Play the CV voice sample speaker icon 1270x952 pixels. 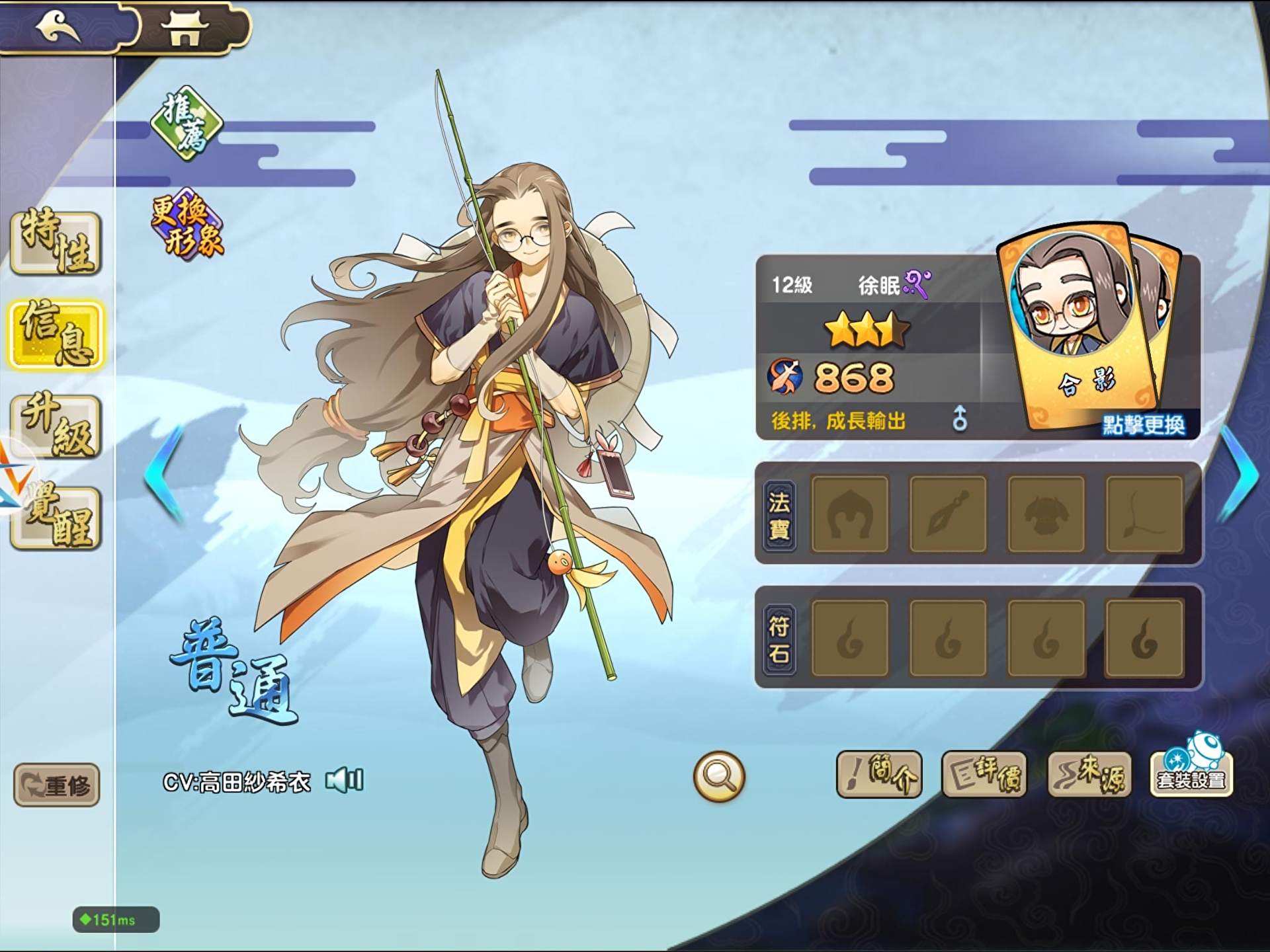pyautogui.click(x=345, y=781)
